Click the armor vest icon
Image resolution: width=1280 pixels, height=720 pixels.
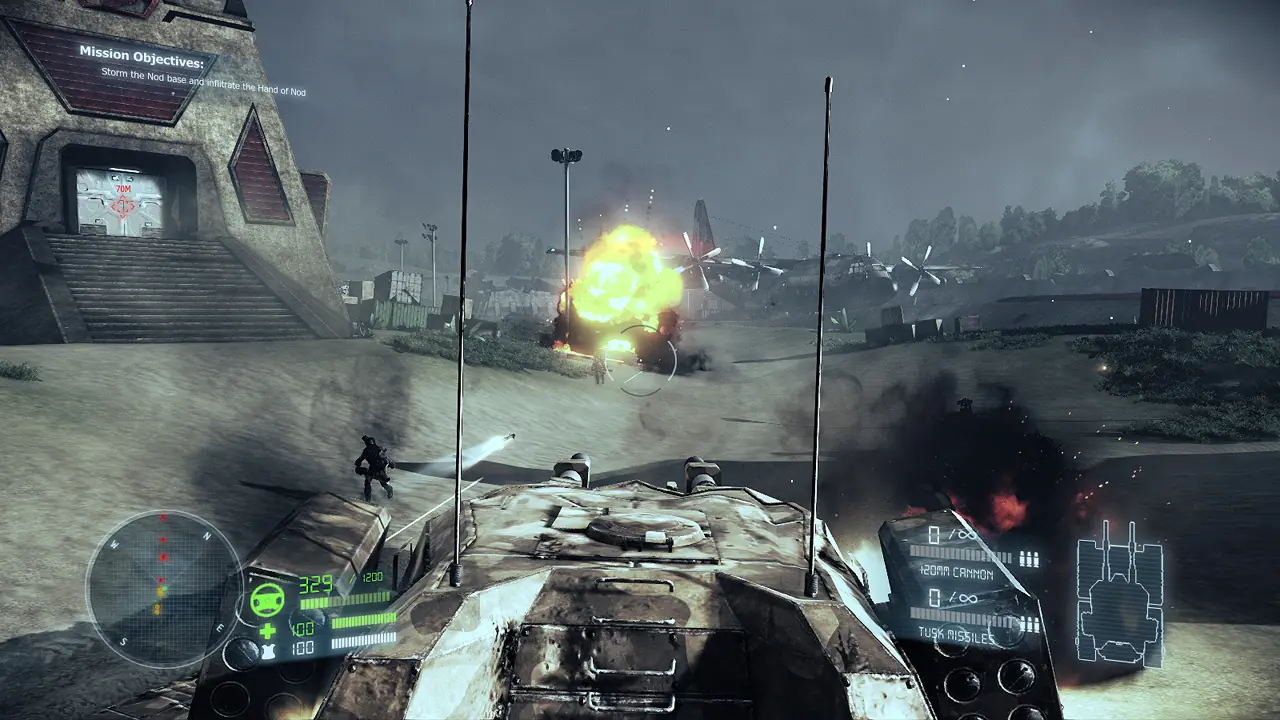tap(268, 648)
